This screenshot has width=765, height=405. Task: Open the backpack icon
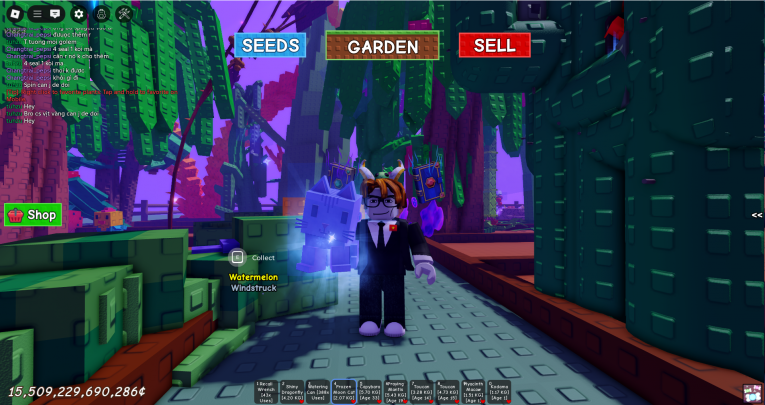point(102,14)
